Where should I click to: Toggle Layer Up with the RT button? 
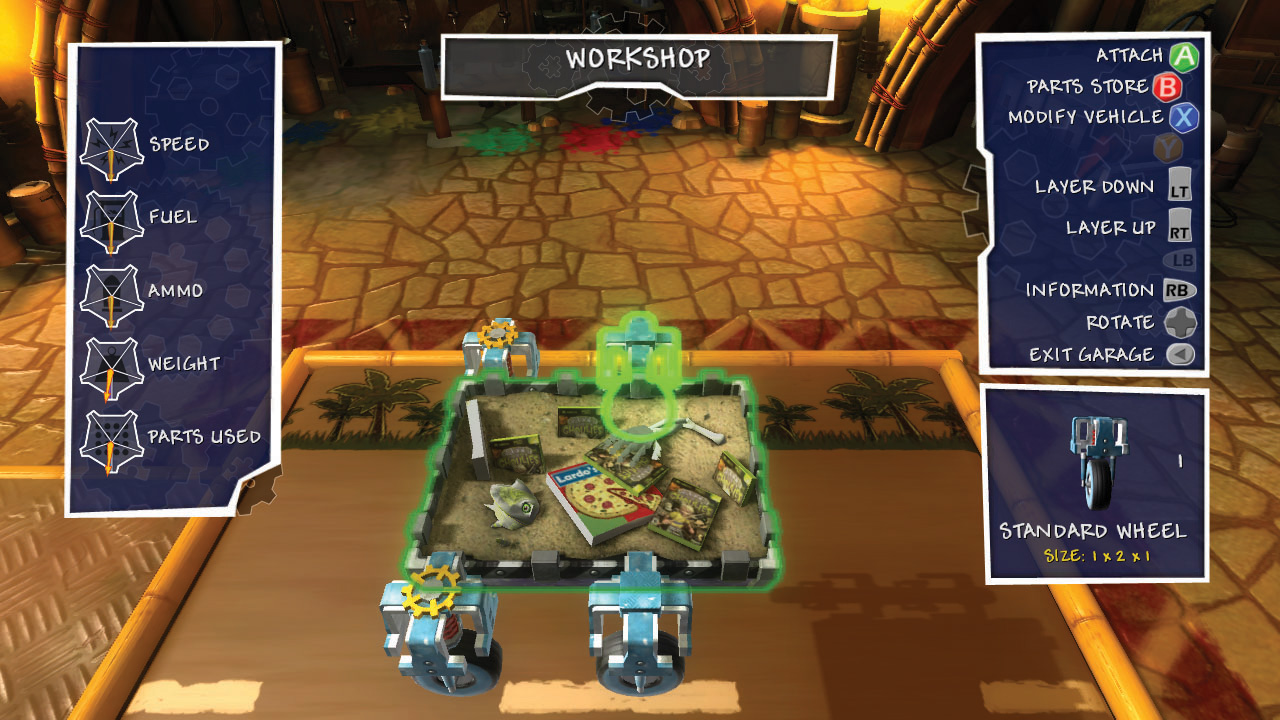pos(1180,227)
